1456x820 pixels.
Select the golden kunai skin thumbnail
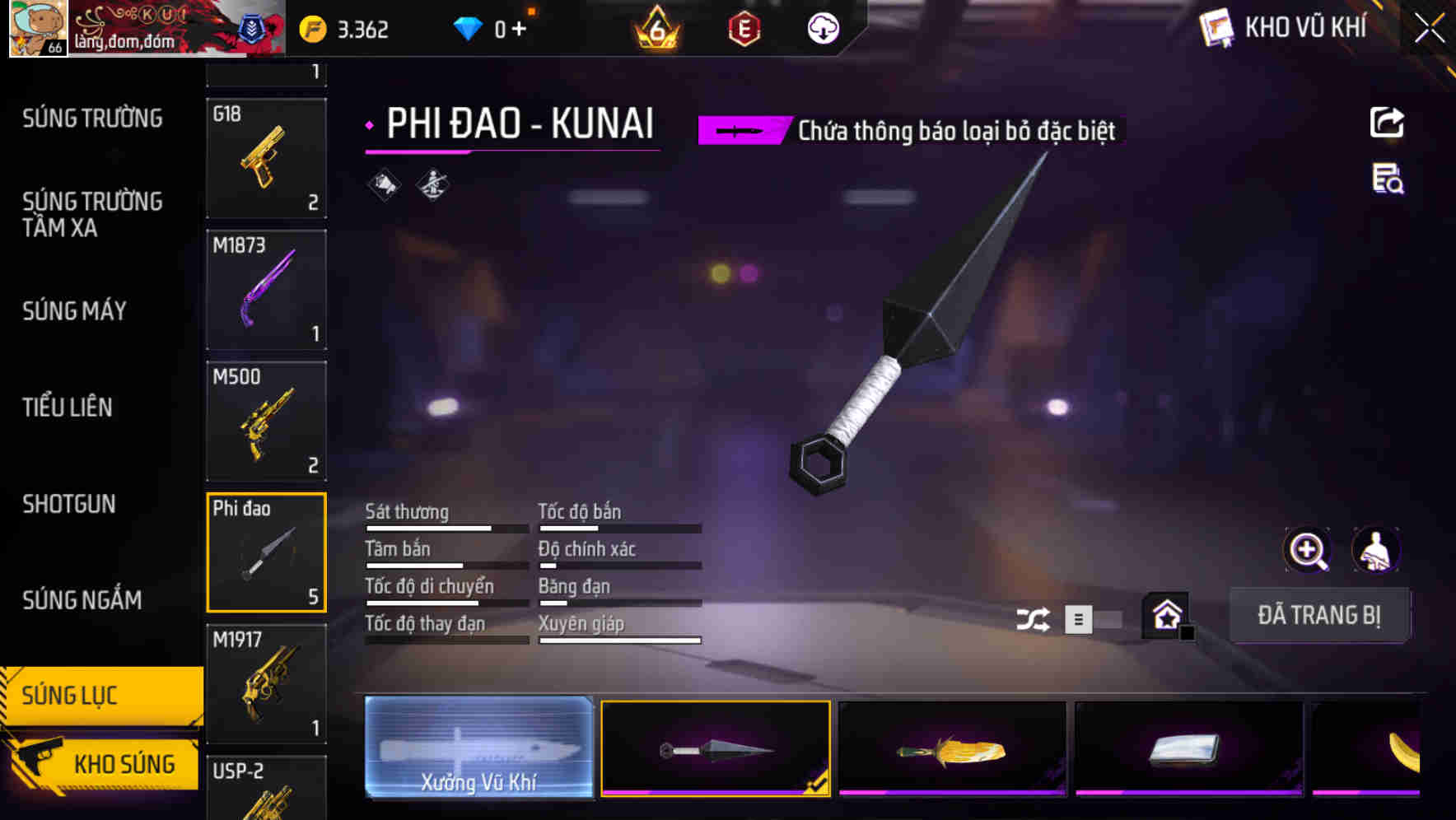pyautogui.click(x=951, y=749)
